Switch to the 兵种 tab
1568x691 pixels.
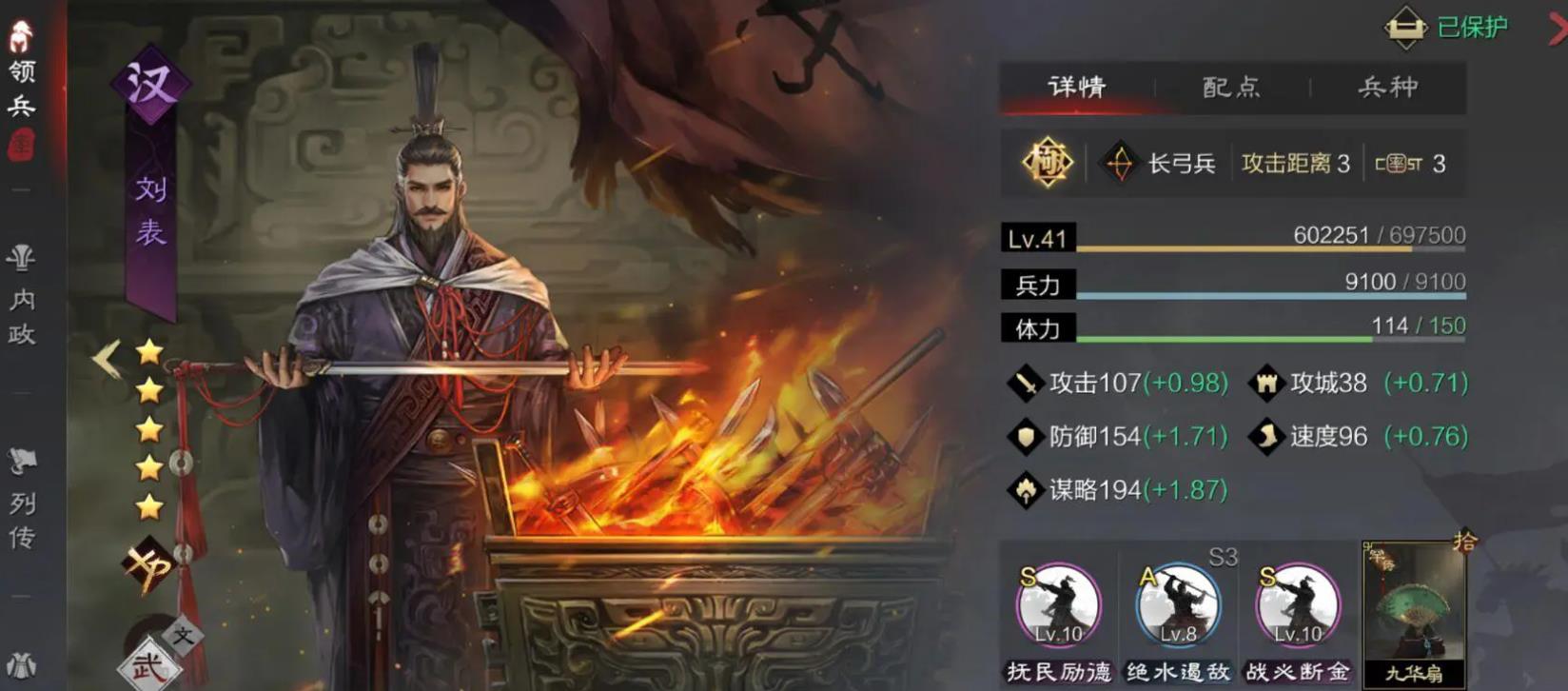point(1390,88)
